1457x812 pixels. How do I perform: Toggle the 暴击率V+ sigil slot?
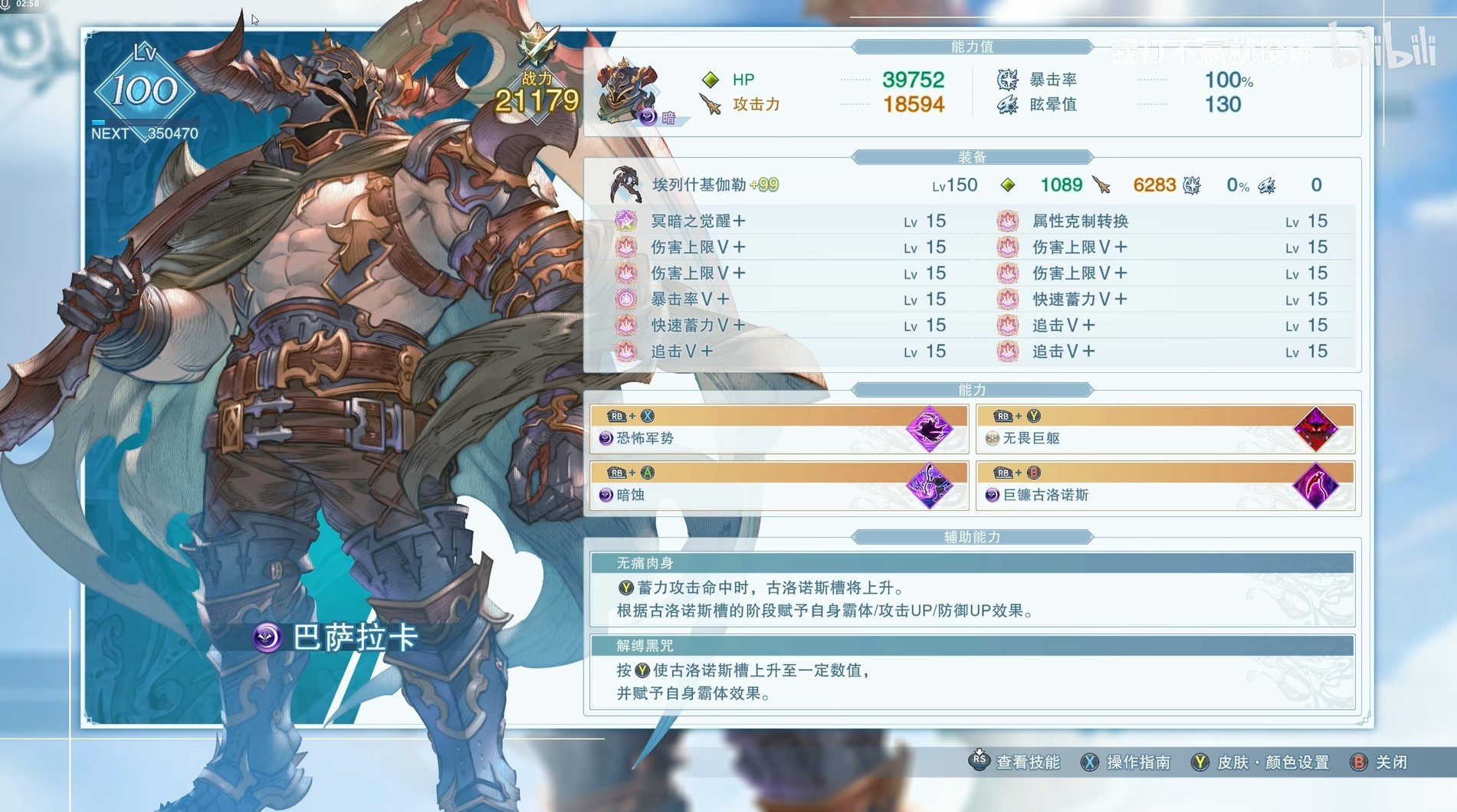click(627, 299)
